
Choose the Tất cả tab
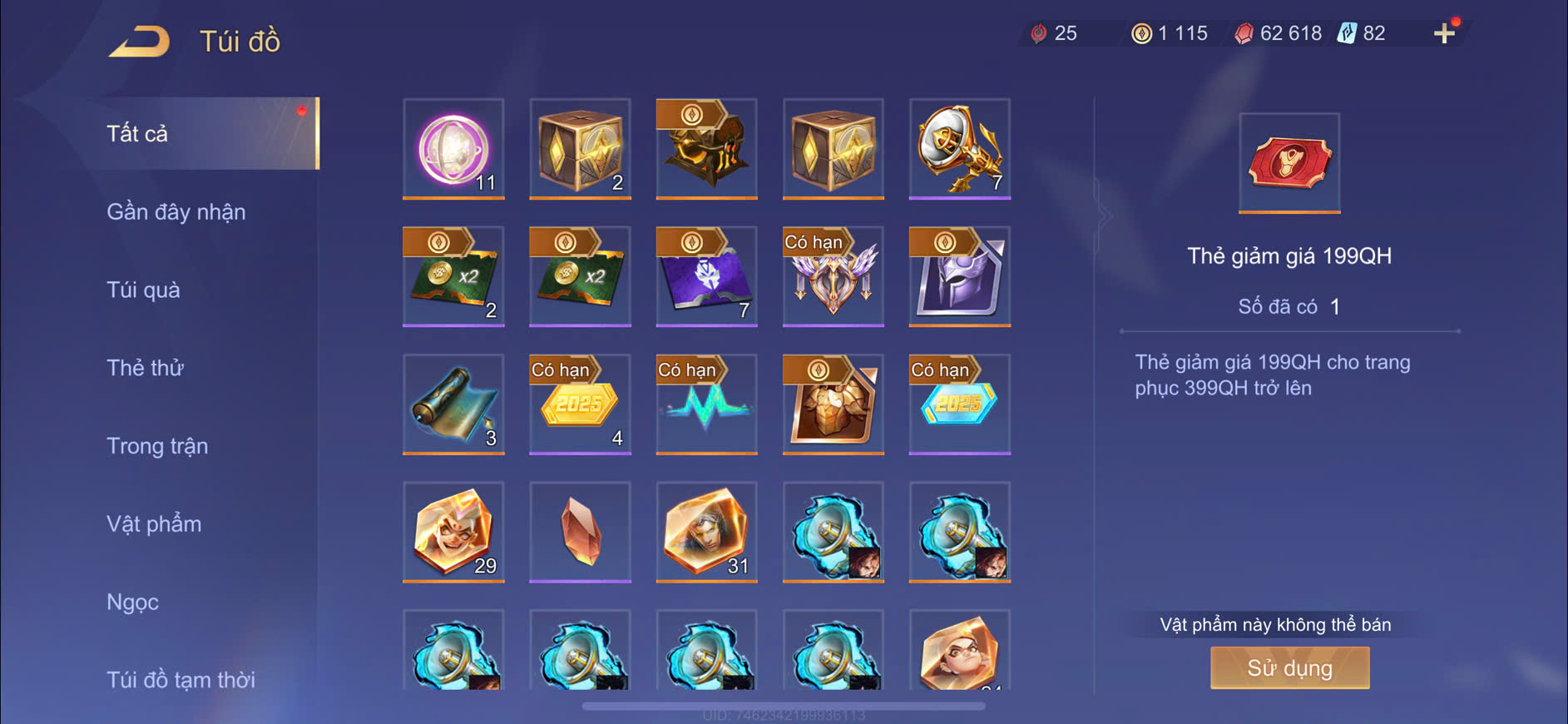coord(138,133)
